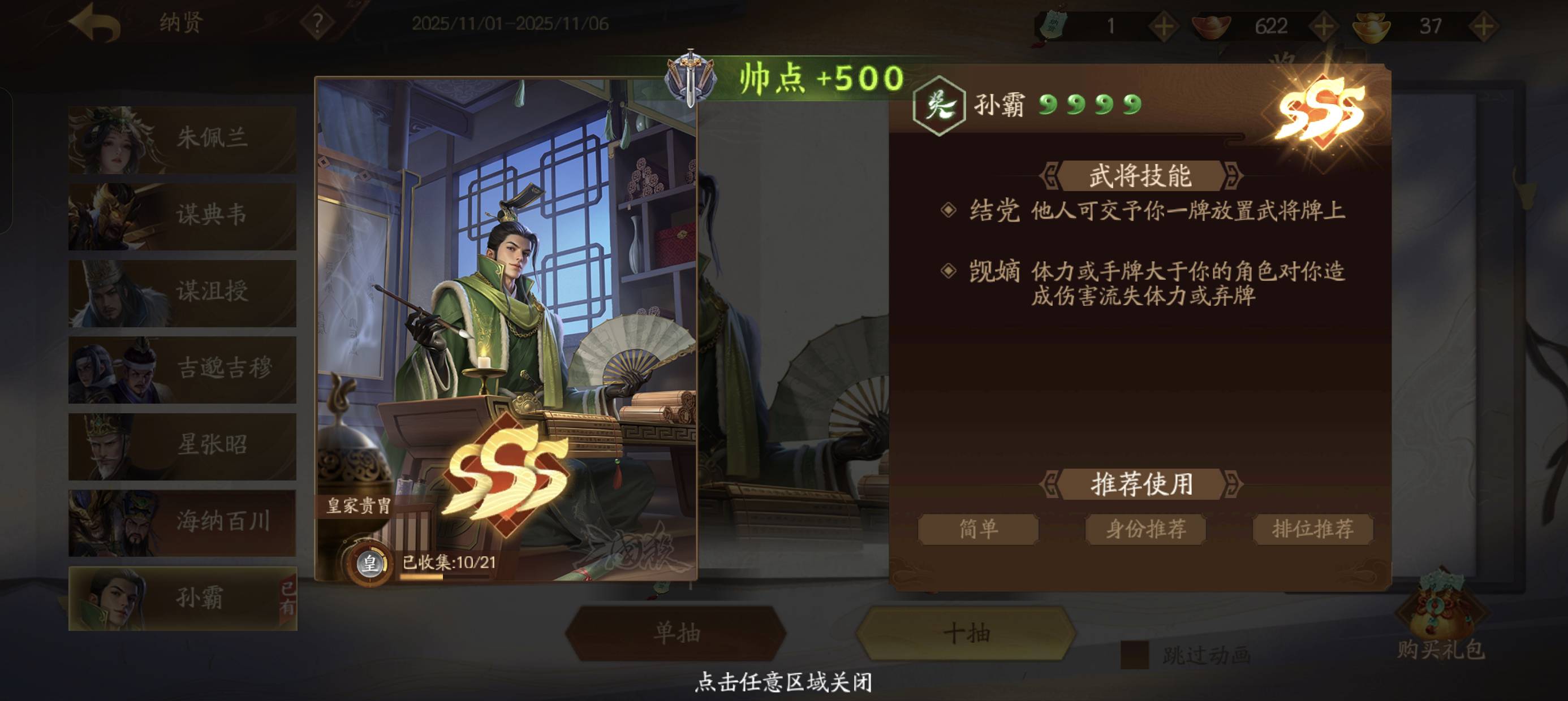
Task: Open the 购买礼包 gift pack shop
Action: click(1440, 615)
